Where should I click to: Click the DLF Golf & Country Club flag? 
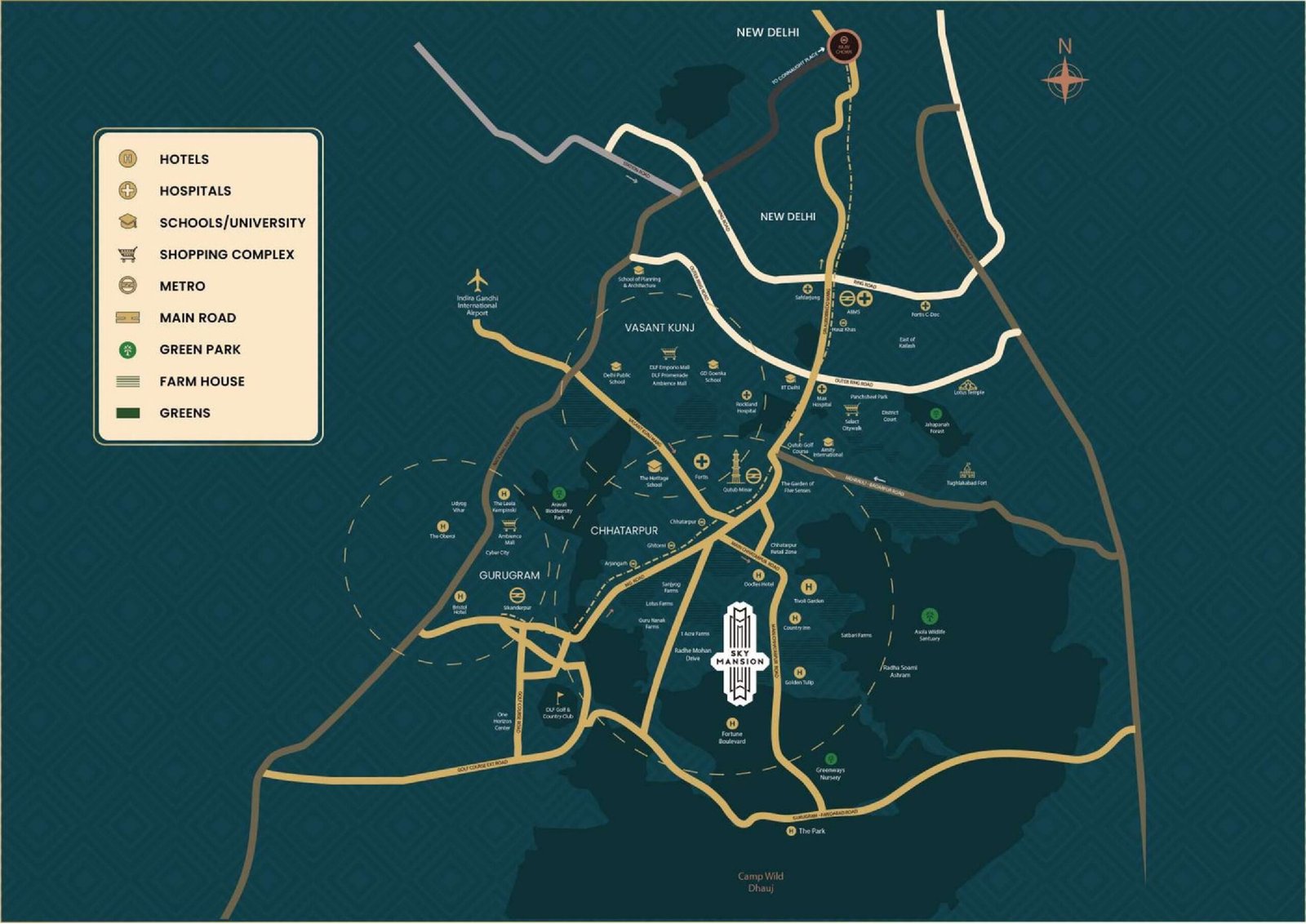[x=559, y=699]
